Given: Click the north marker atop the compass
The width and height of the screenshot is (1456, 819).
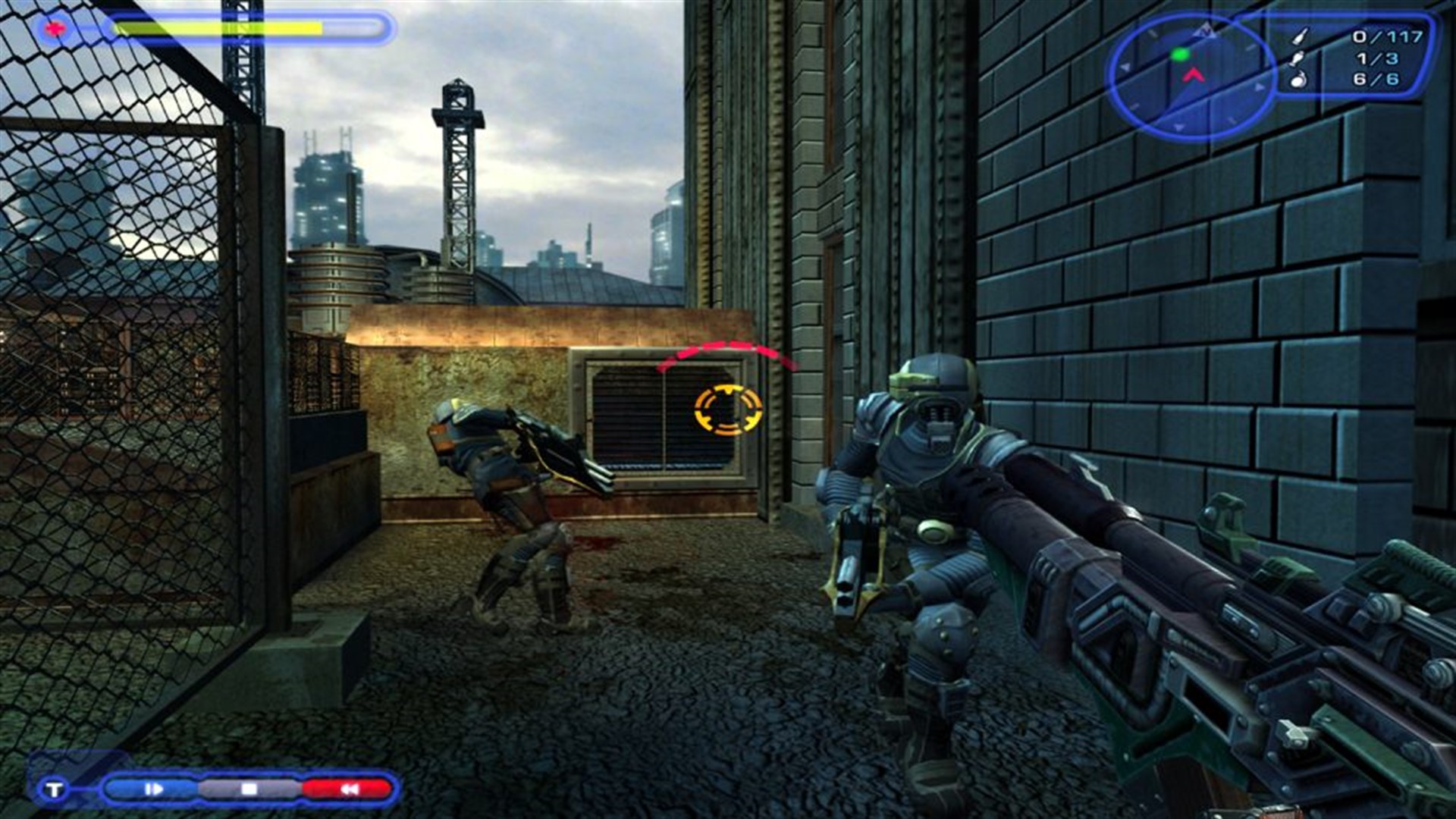Looking at the screenshot, I should pyautogui.click(x=1206, y=30).
